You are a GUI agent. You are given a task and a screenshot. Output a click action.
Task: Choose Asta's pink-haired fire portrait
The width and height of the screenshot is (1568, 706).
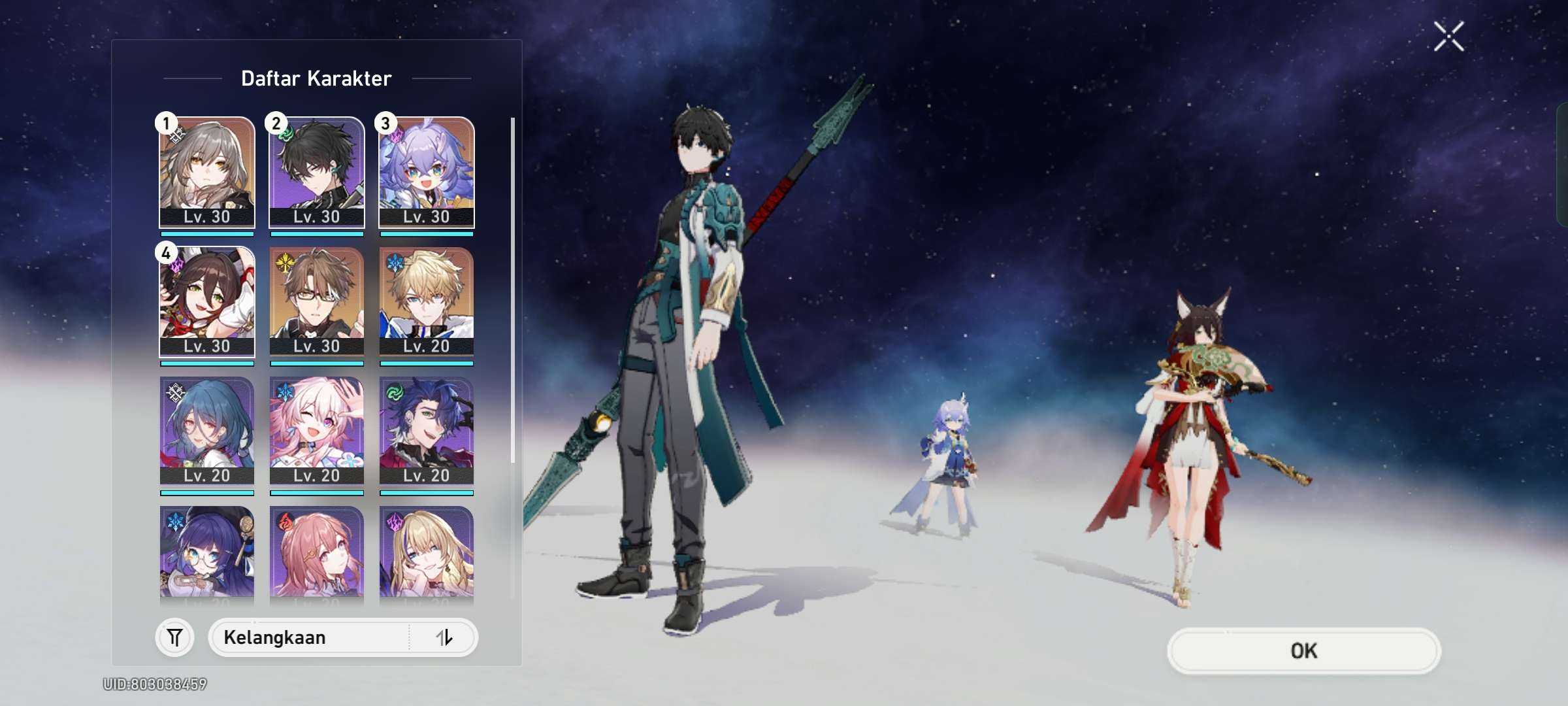pyautogui.click(x=317, y=552)
